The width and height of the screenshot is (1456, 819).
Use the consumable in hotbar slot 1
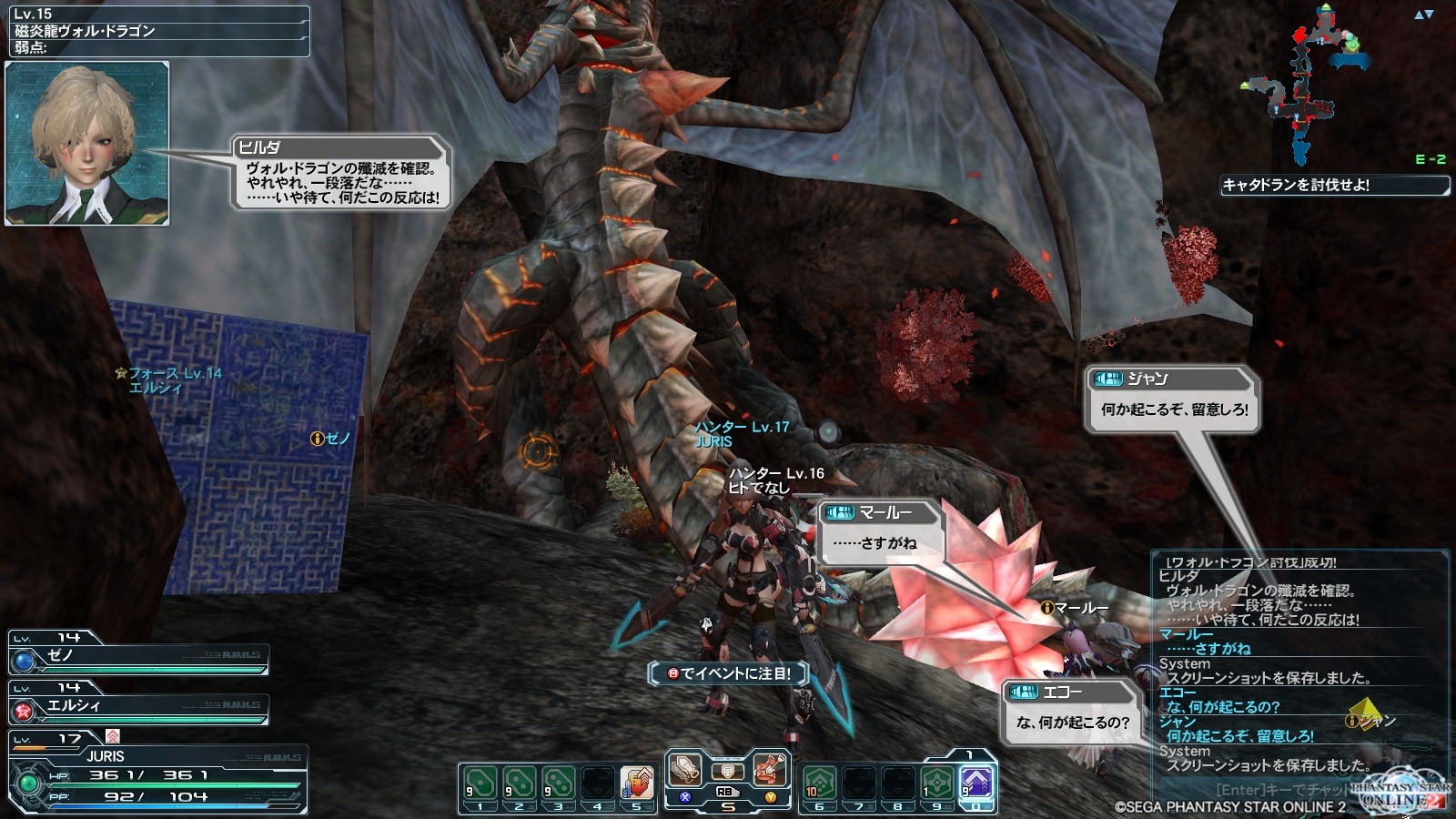click(480, 784)
